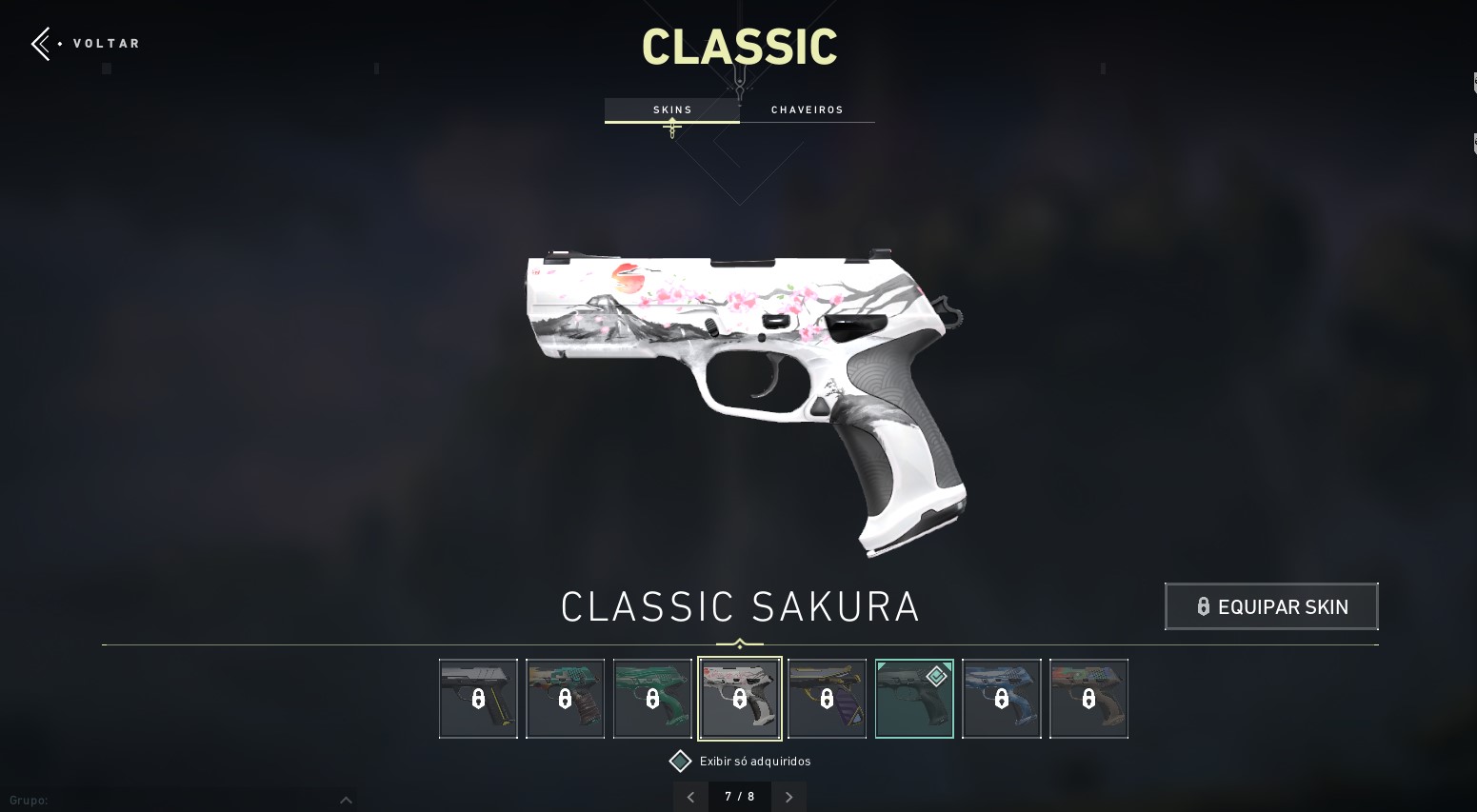Screen dimensions: 1477x812
Task: Toggle the Exibir só adquiridos filter
Action: pyautogui.click(x=680, y=761)
